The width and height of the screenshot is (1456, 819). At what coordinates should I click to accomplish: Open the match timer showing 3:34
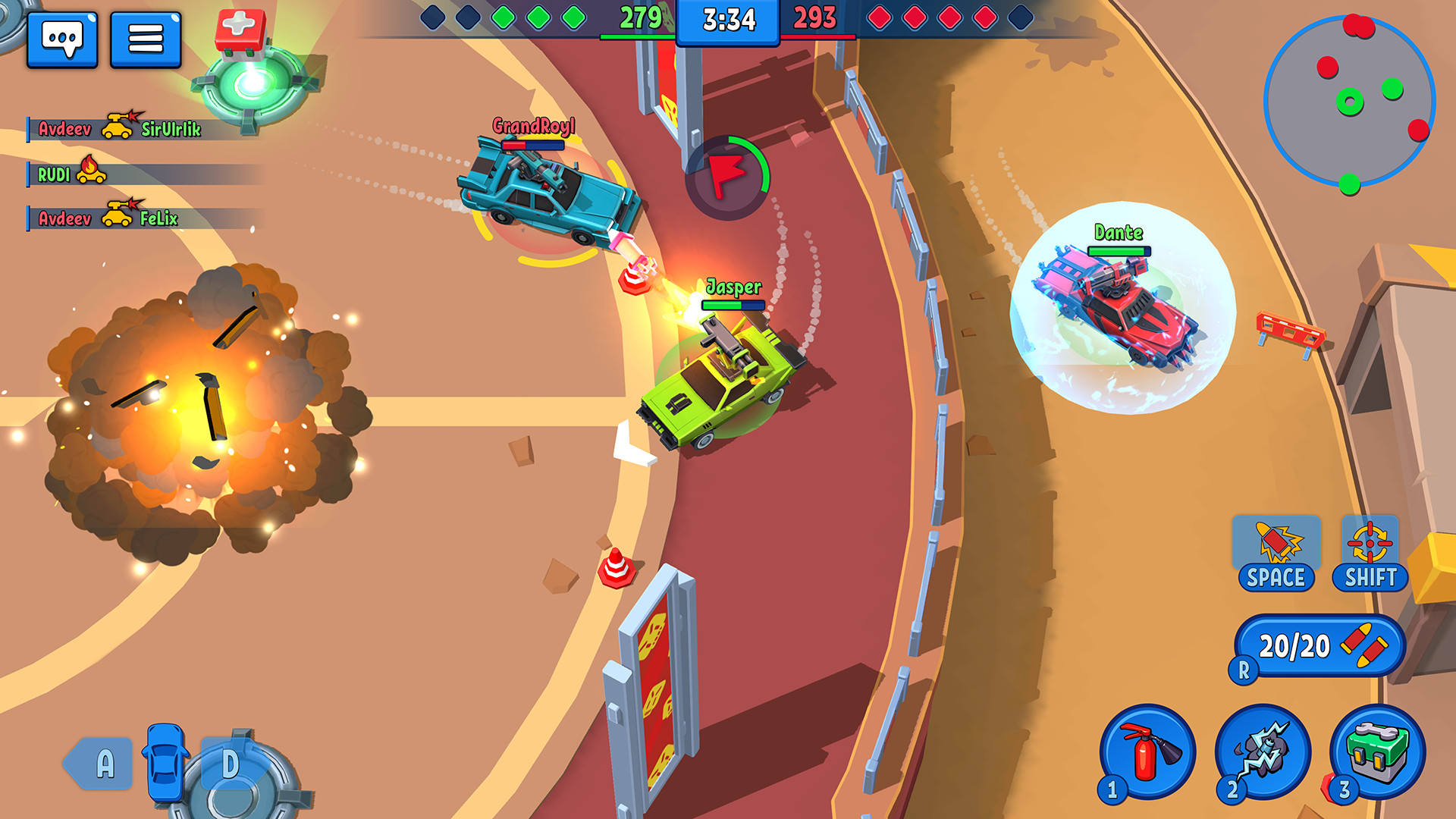point(728,22)
